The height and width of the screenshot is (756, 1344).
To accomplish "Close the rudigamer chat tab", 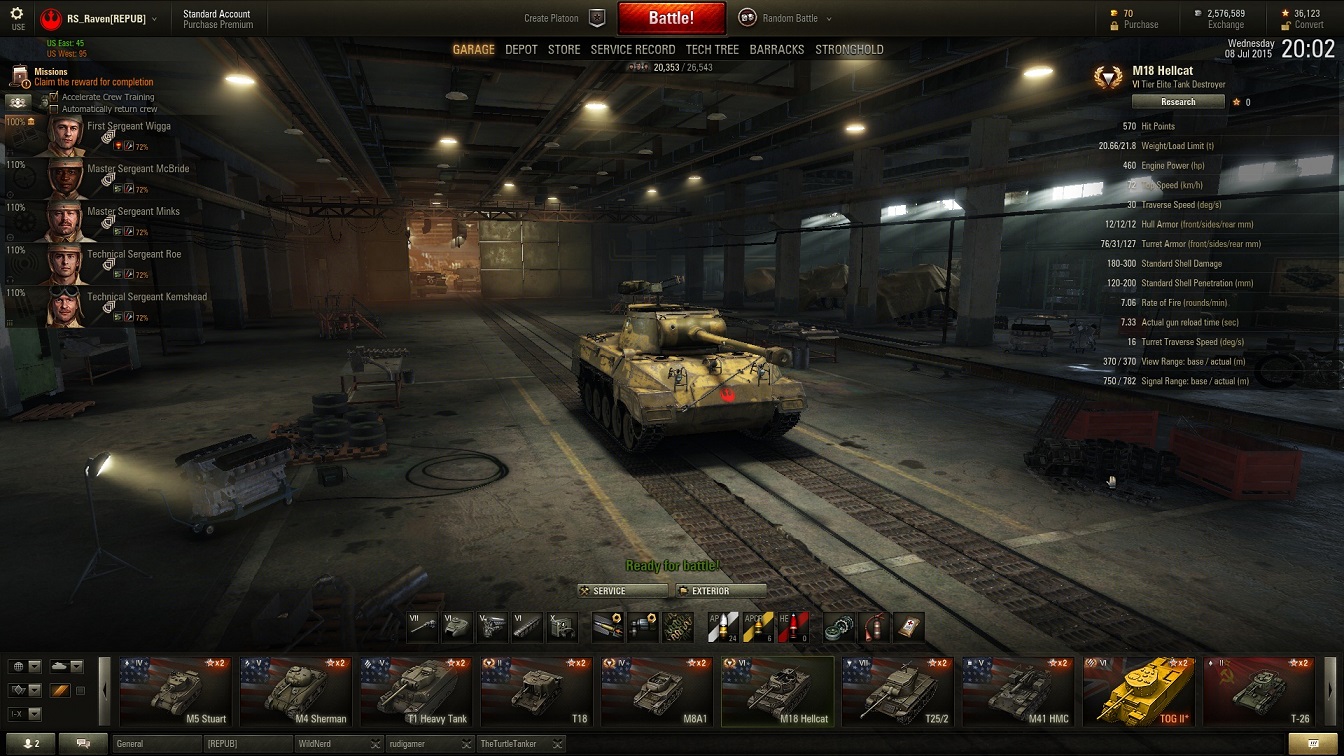I will [464, 744].
